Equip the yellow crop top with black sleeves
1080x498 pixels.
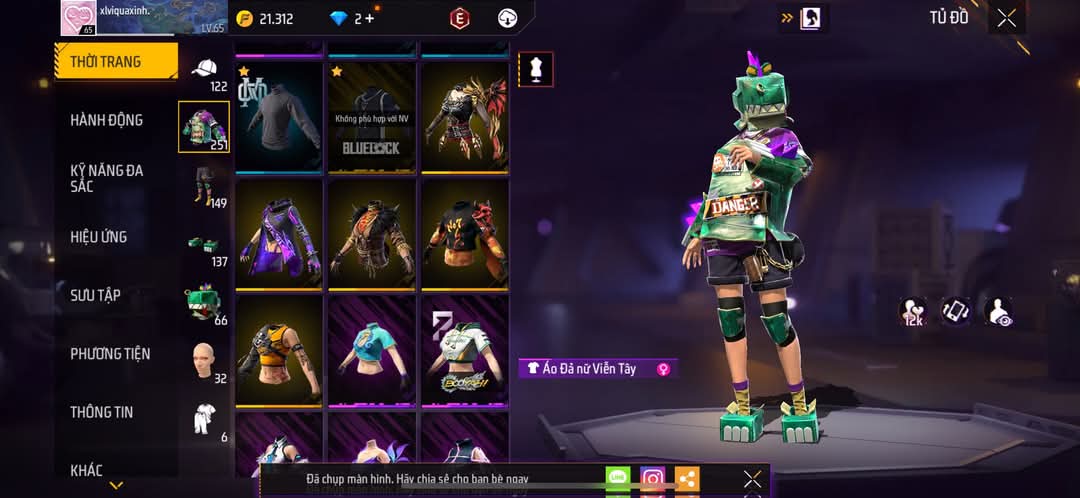279,350
